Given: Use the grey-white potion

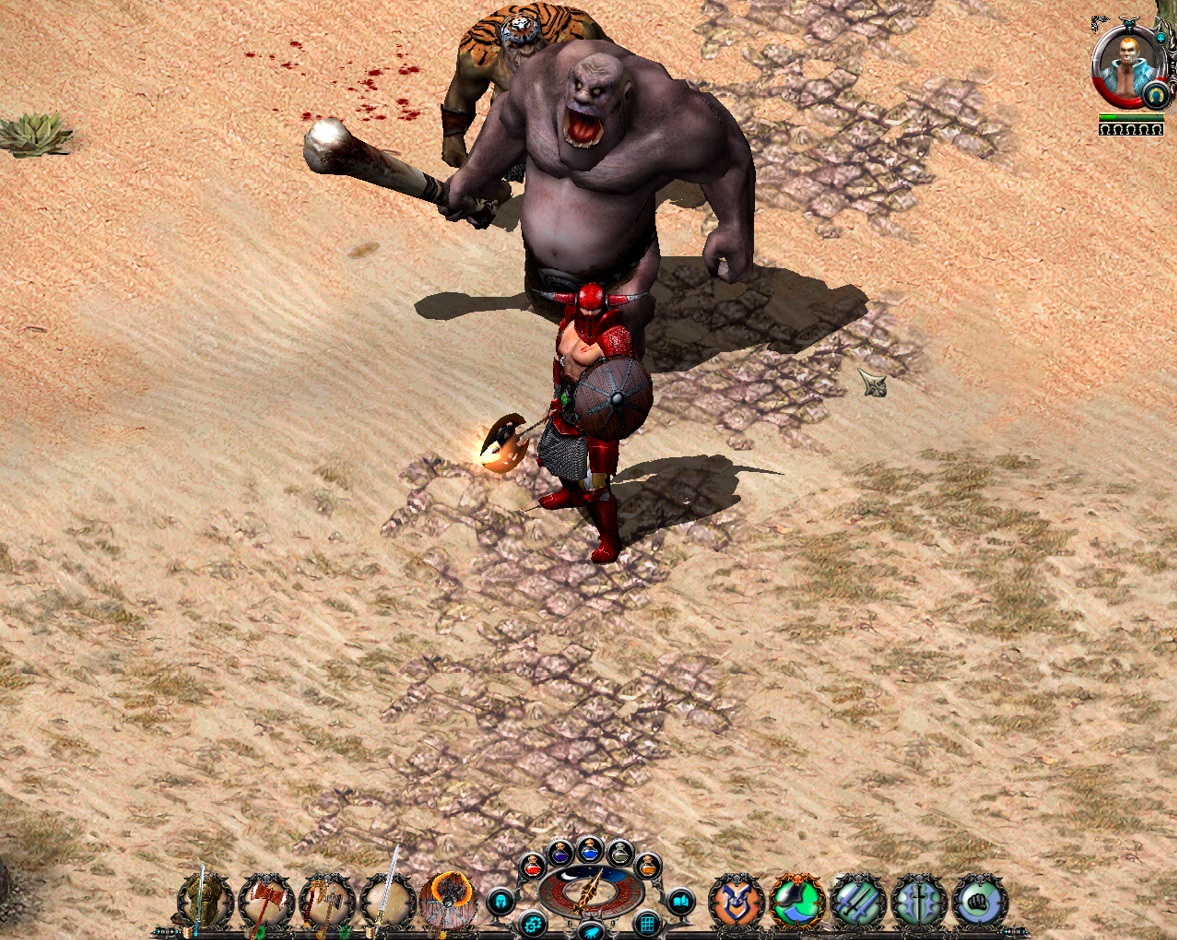Looking at the screenshot, I should click(x=620, y=853).
